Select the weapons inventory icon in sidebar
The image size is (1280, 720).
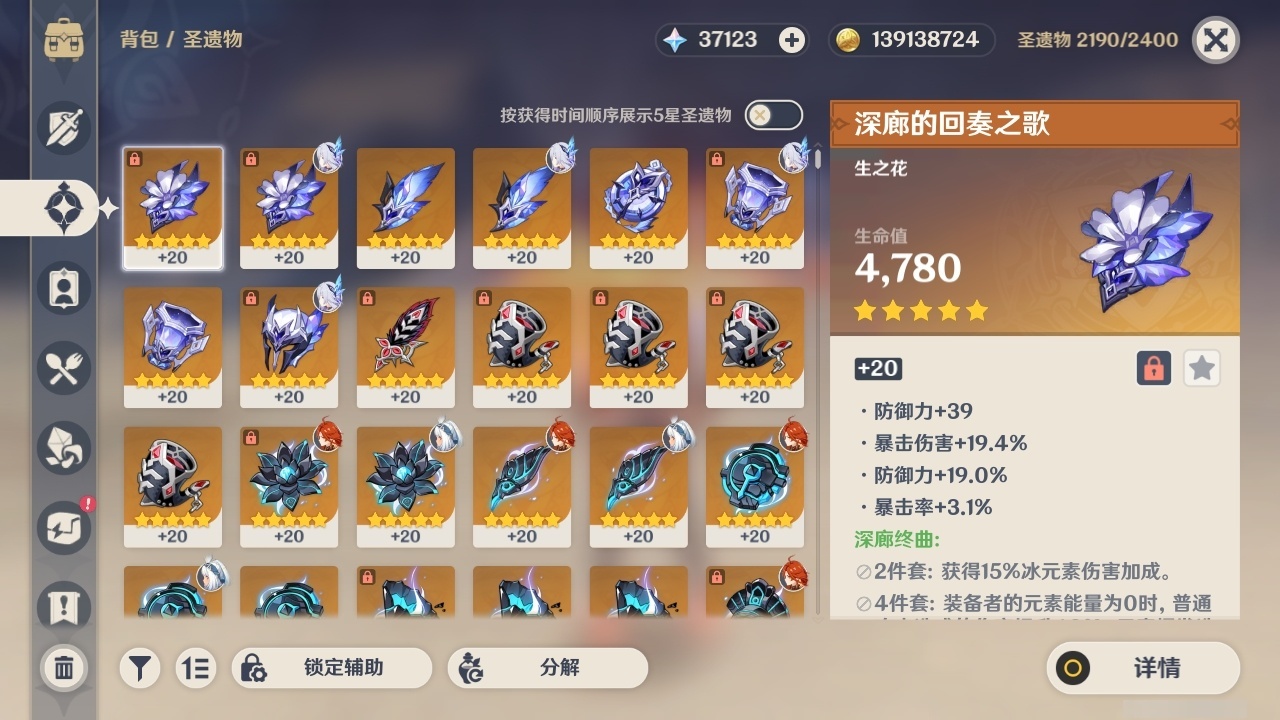click(62, 128)
